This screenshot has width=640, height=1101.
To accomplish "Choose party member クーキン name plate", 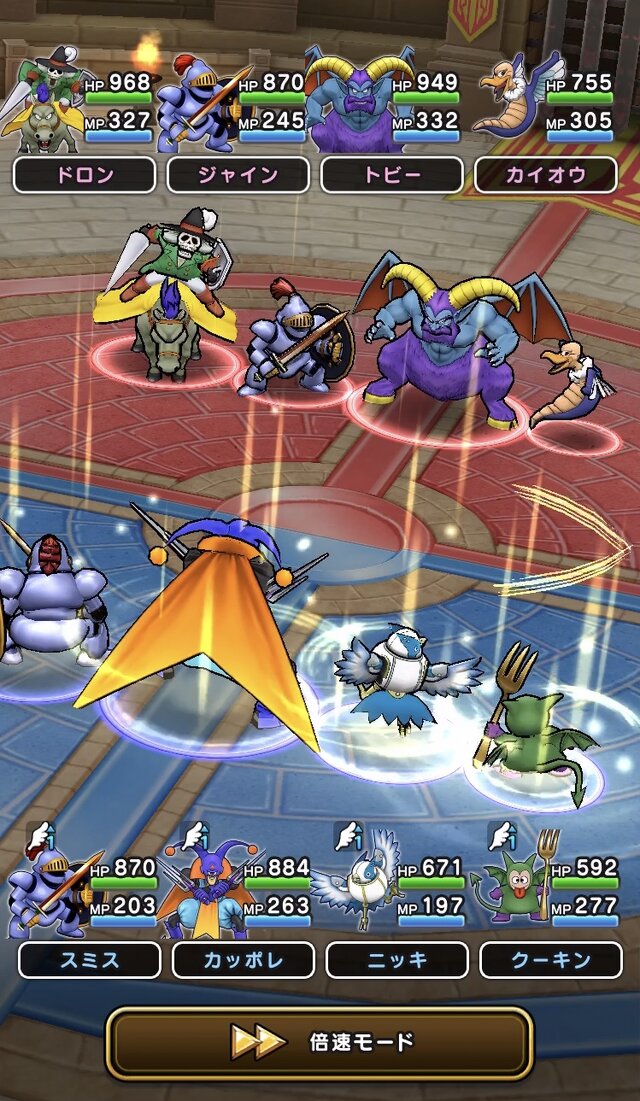I will (551, 960).
